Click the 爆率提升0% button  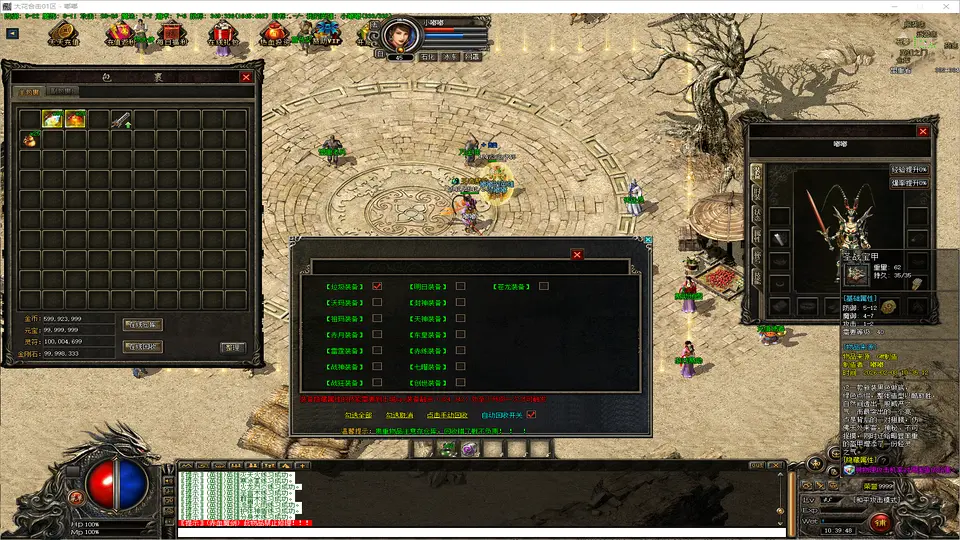point(909,184)
